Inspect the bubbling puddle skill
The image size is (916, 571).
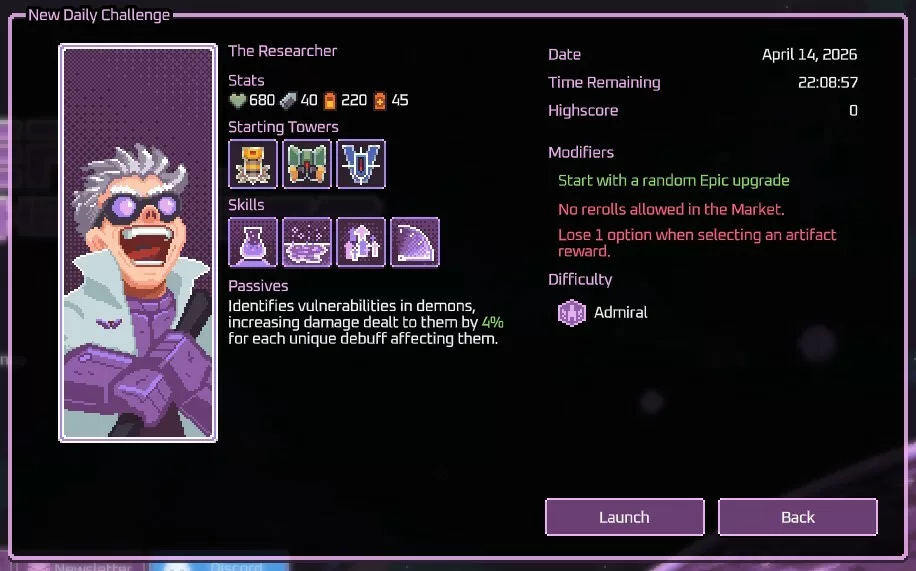click(x=307, y=242)
